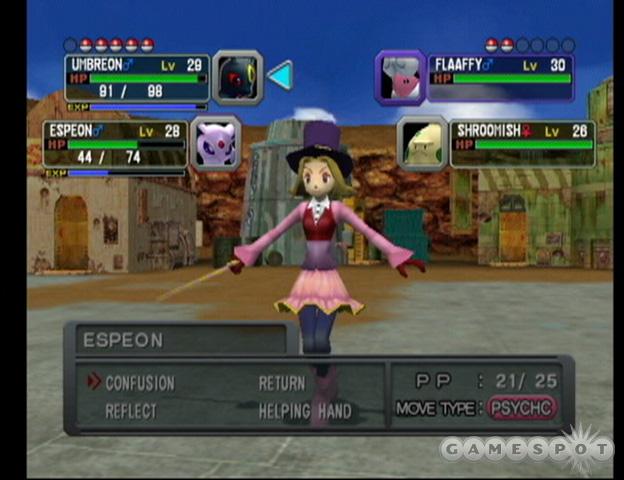This screenshot has width=624, height=480.
Task: Pick the Reflect move
Action: 131,411
